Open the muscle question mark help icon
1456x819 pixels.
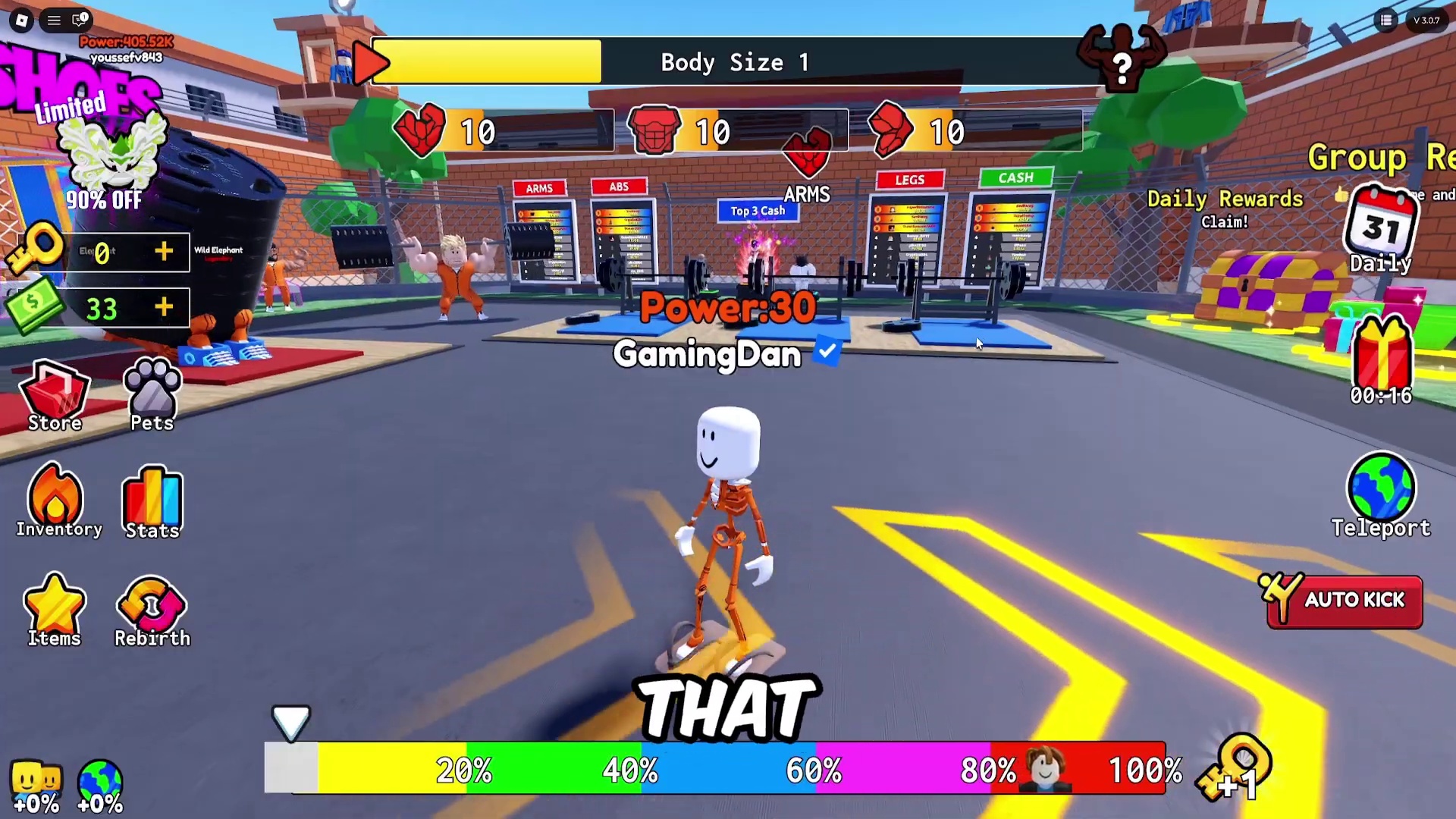point(1121,61)
